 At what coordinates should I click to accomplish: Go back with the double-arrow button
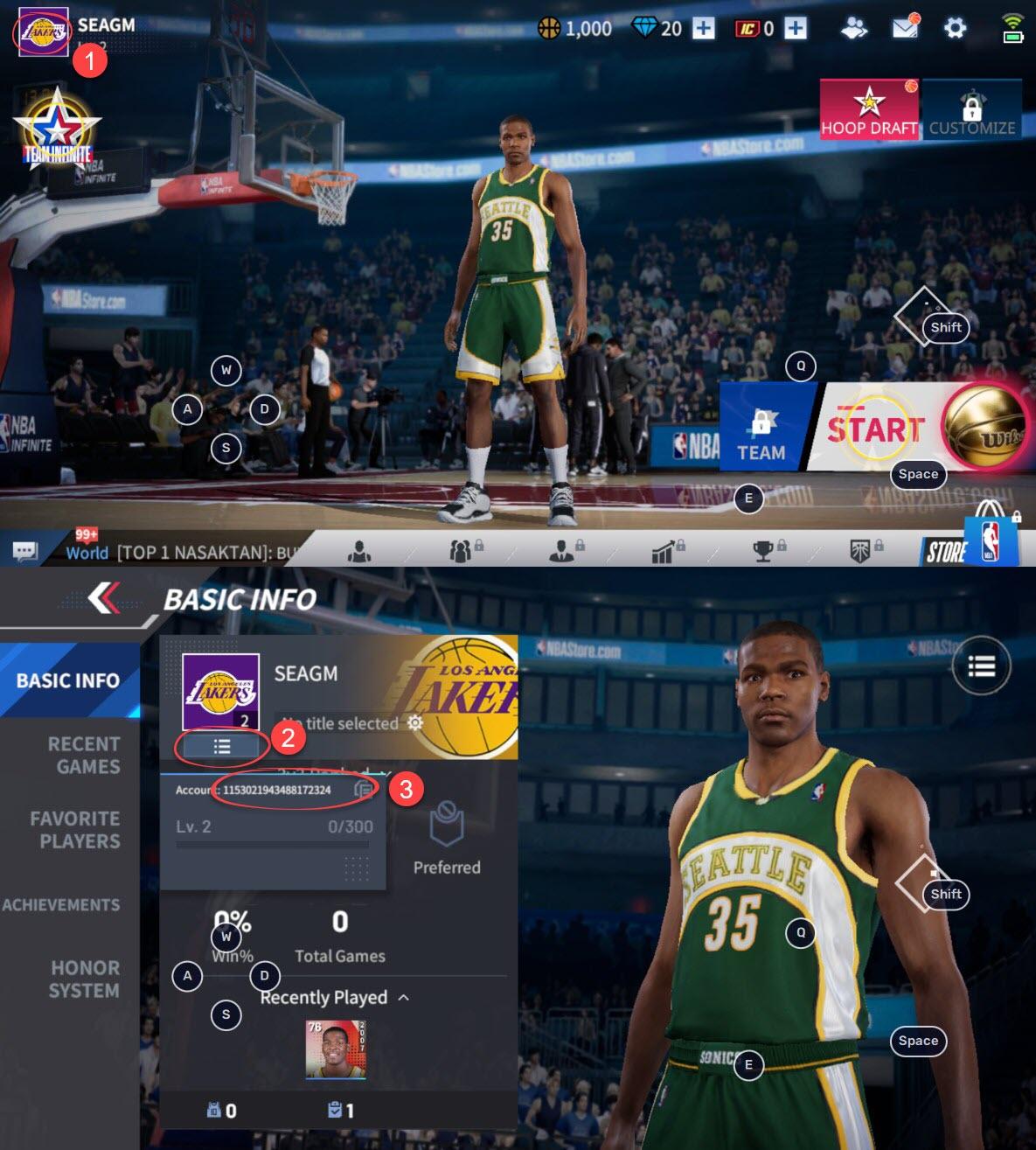pyautogui.click(x=104, y=598)
